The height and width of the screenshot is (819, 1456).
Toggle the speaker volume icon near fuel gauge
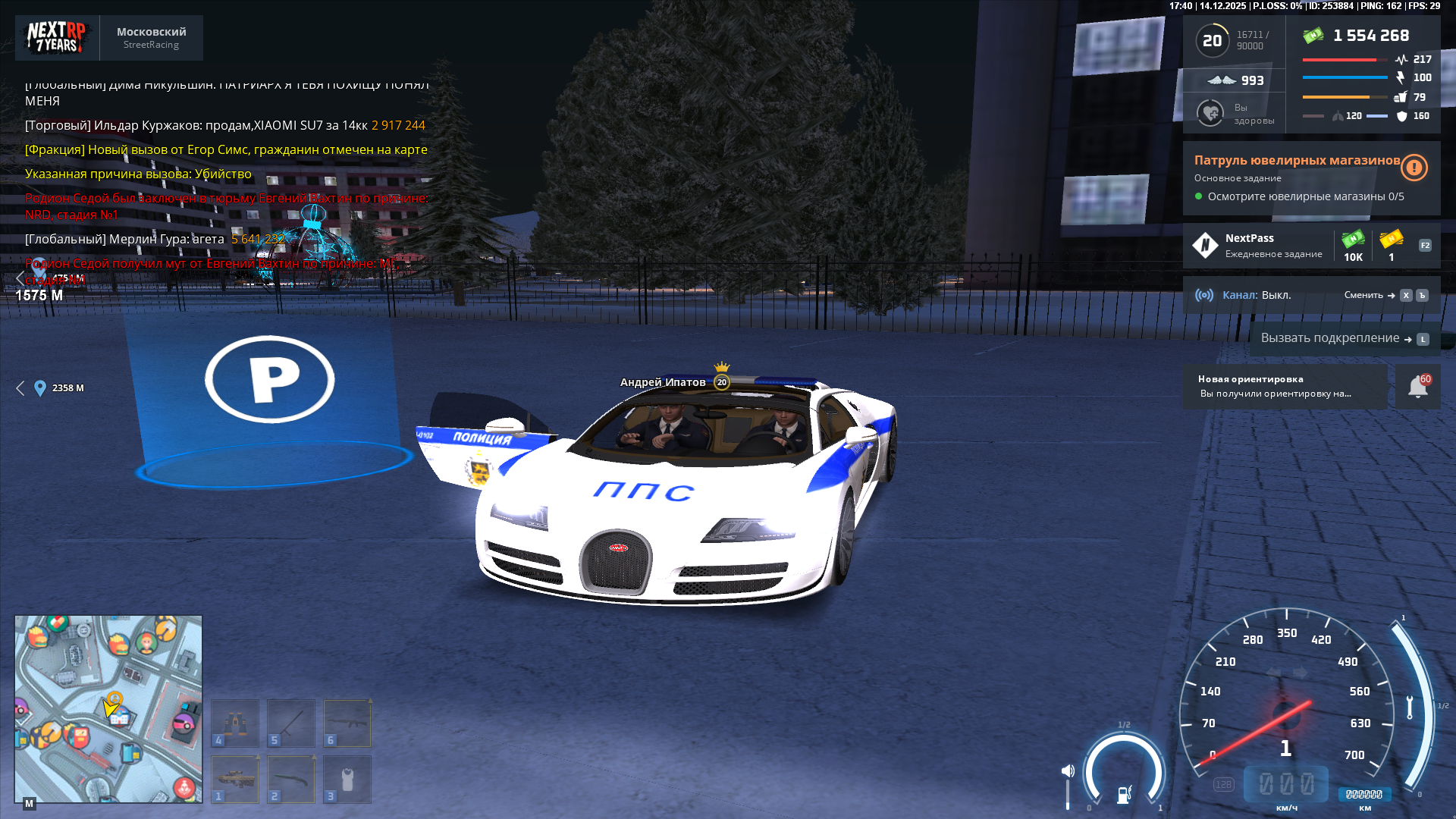coord(1069,769)
